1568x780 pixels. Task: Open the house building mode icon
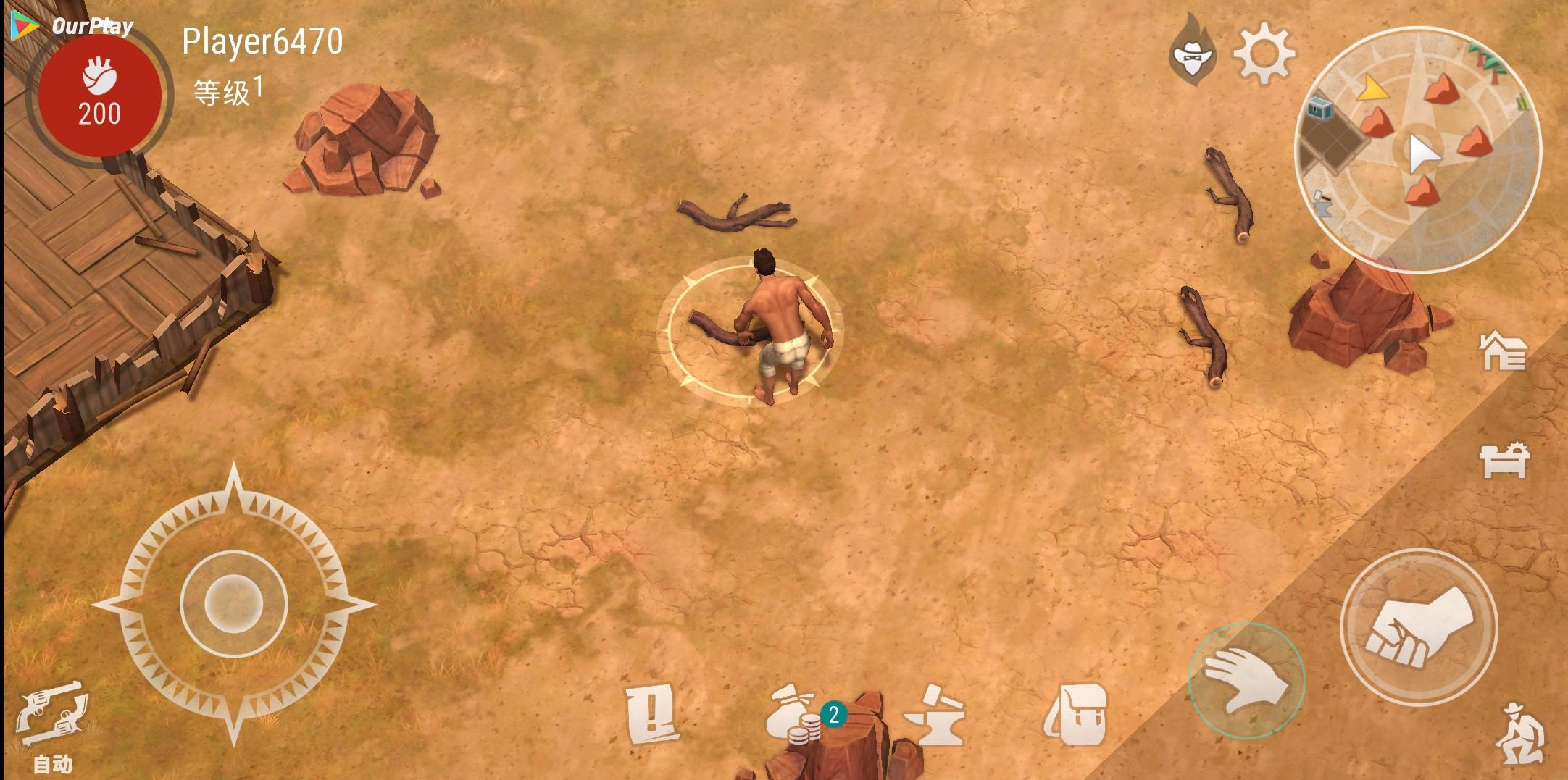pos(1504,351)
